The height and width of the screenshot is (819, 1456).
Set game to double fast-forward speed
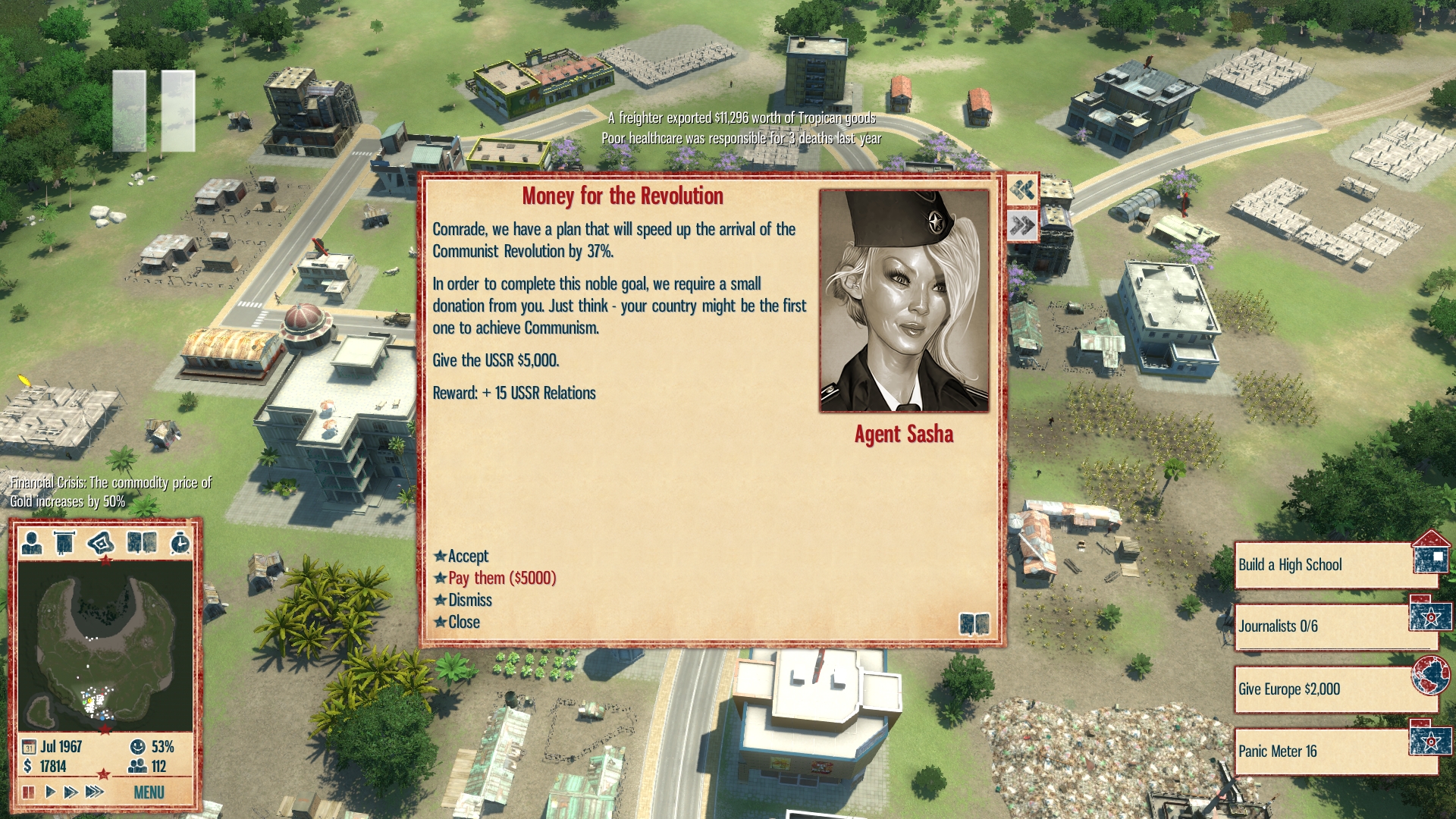point(71,792)
